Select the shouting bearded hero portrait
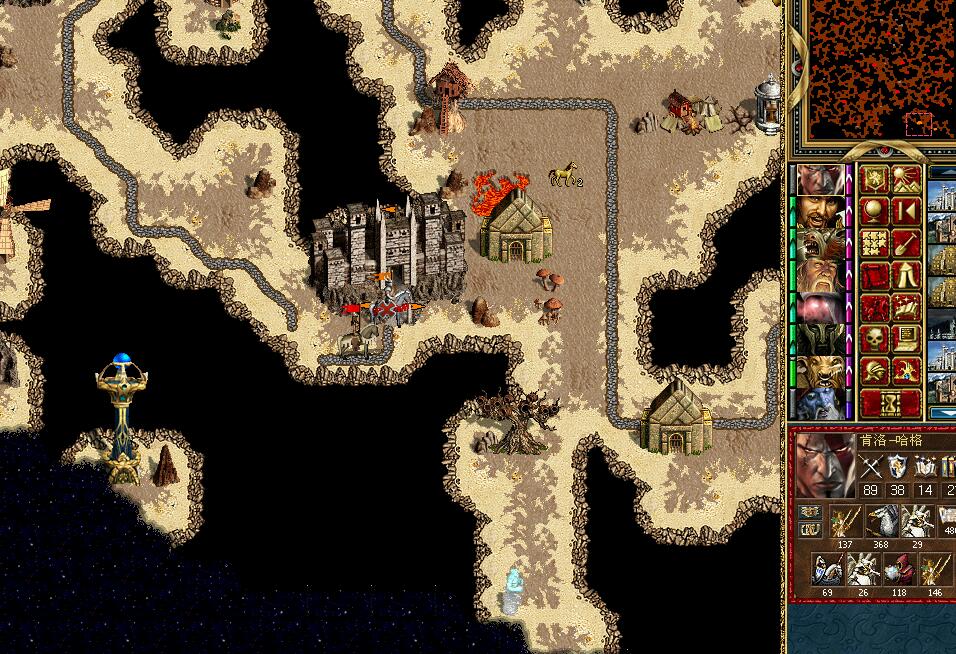Viewport: 956px width, 654px height. 818,211
